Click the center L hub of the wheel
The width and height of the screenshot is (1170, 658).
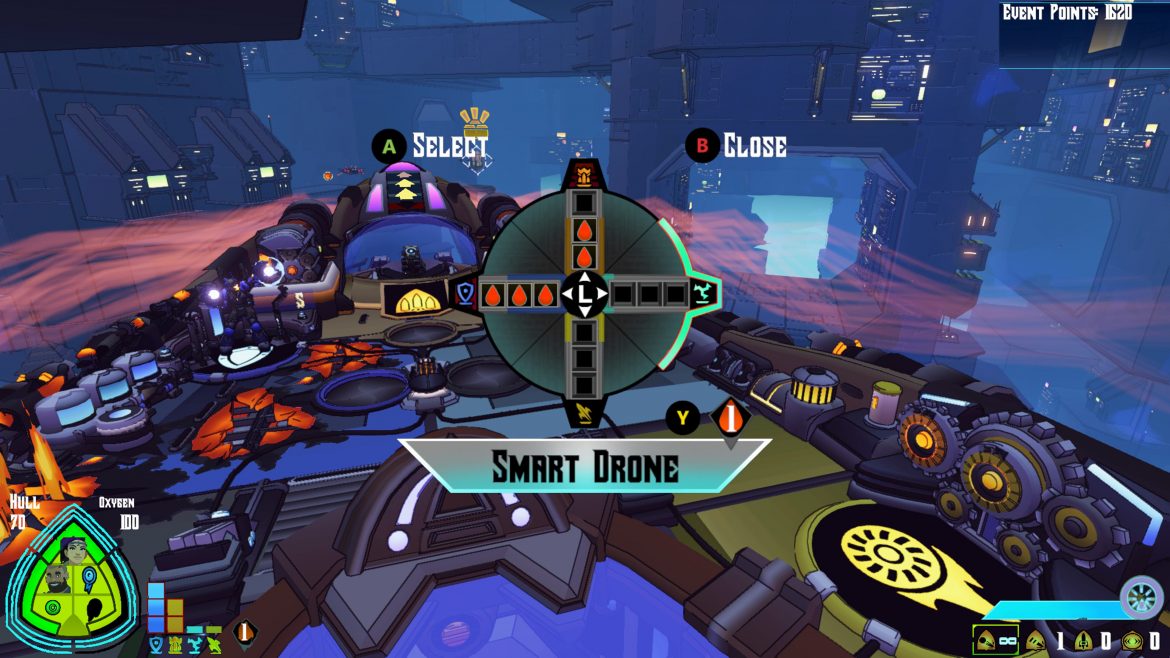click(584, 294)
